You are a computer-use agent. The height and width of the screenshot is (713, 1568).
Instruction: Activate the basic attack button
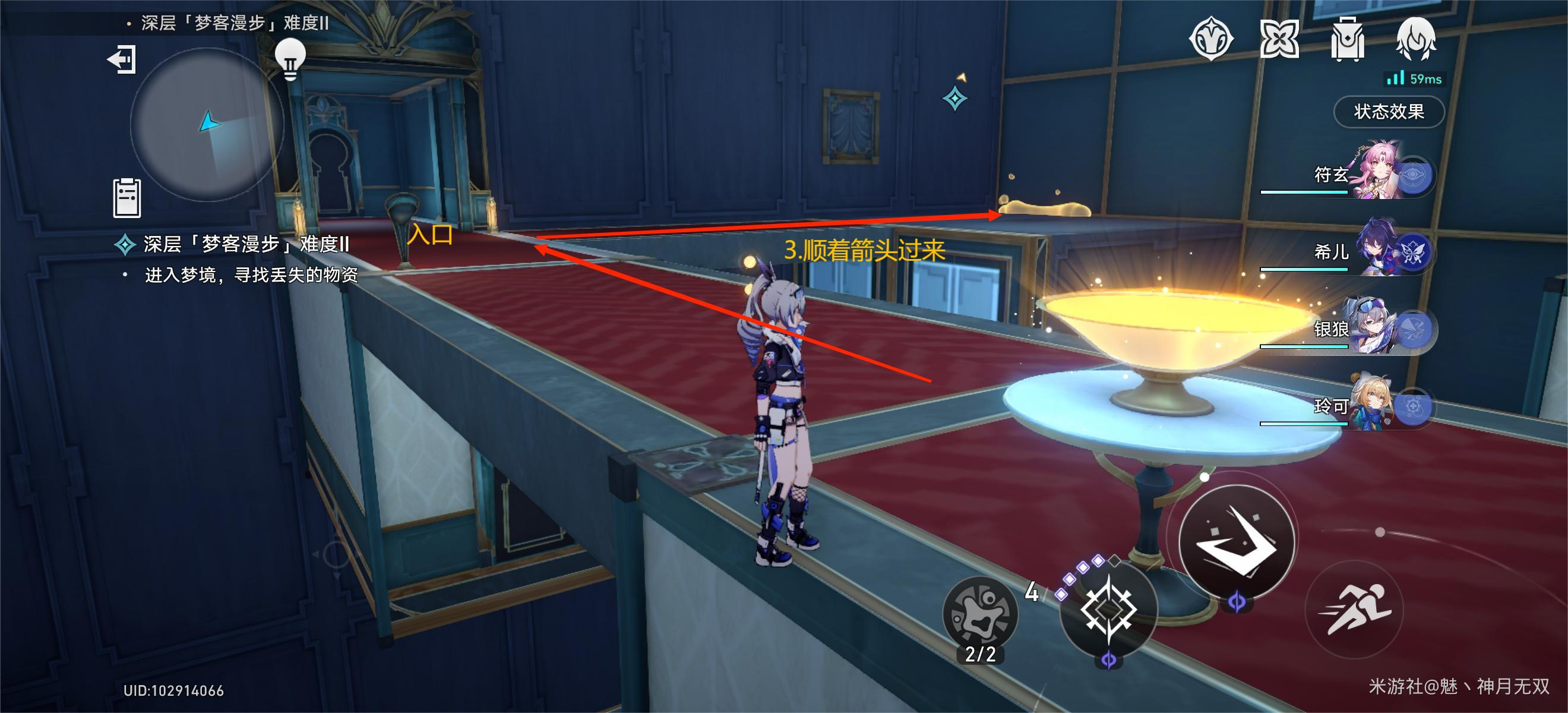1236,540
